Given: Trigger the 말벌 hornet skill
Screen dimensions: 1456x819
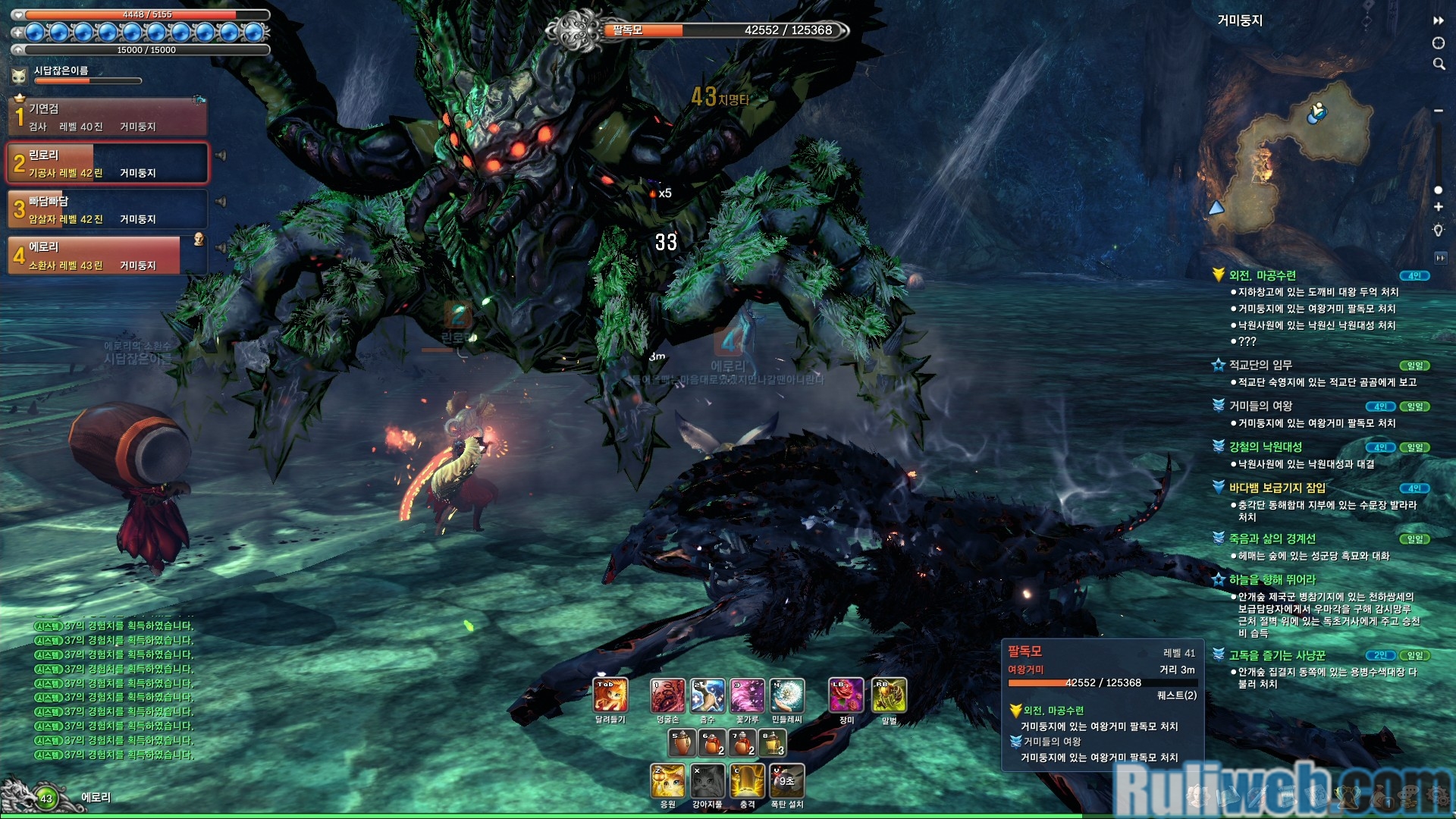Looking at the screenshot, I should (x=889, y=695).
